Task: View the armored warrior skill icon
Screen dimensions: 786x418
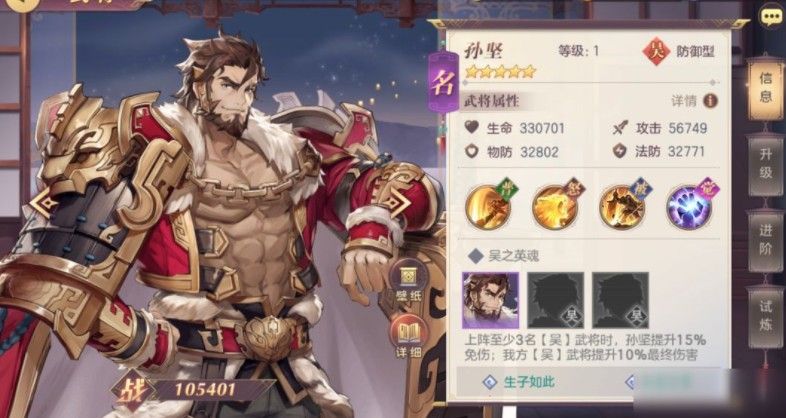Action: click(x=620, y=206)
